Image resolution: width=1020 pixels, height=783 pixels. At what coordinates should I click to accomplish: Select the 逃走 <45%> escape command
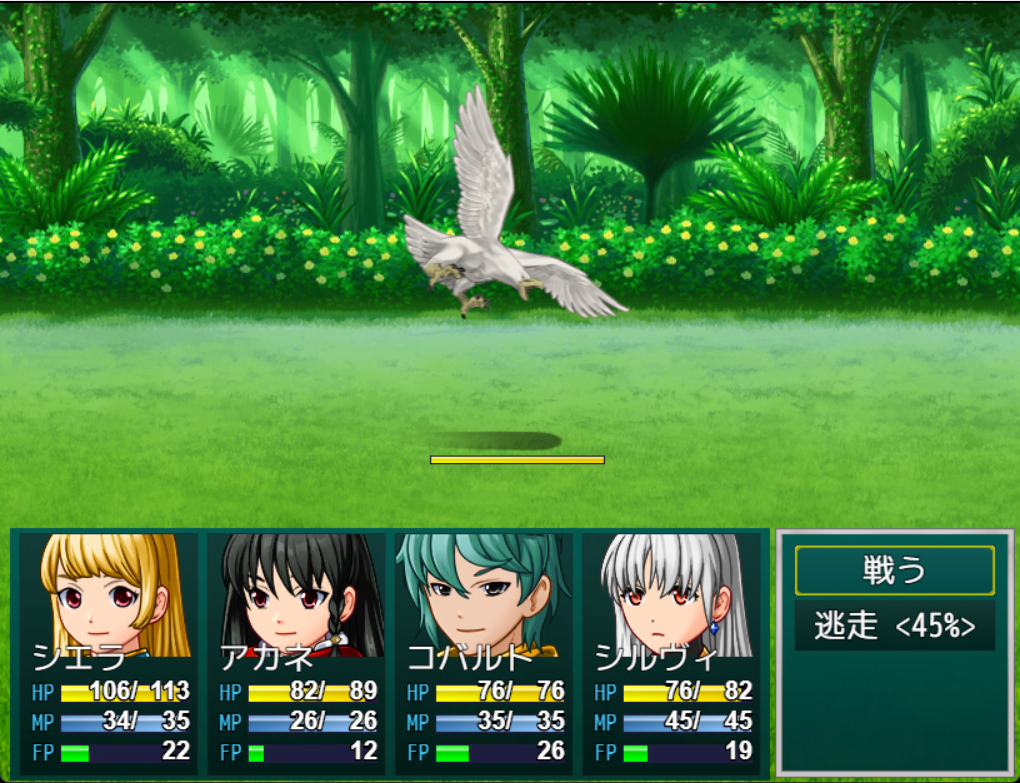(894, 626)
